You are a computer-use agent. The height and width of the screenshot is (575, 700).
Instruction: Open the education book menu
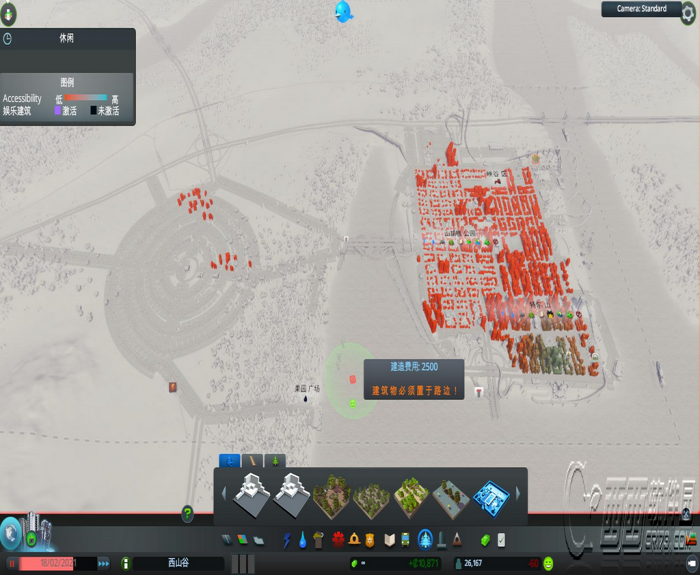pyautogui.click(x=388, y=540)
